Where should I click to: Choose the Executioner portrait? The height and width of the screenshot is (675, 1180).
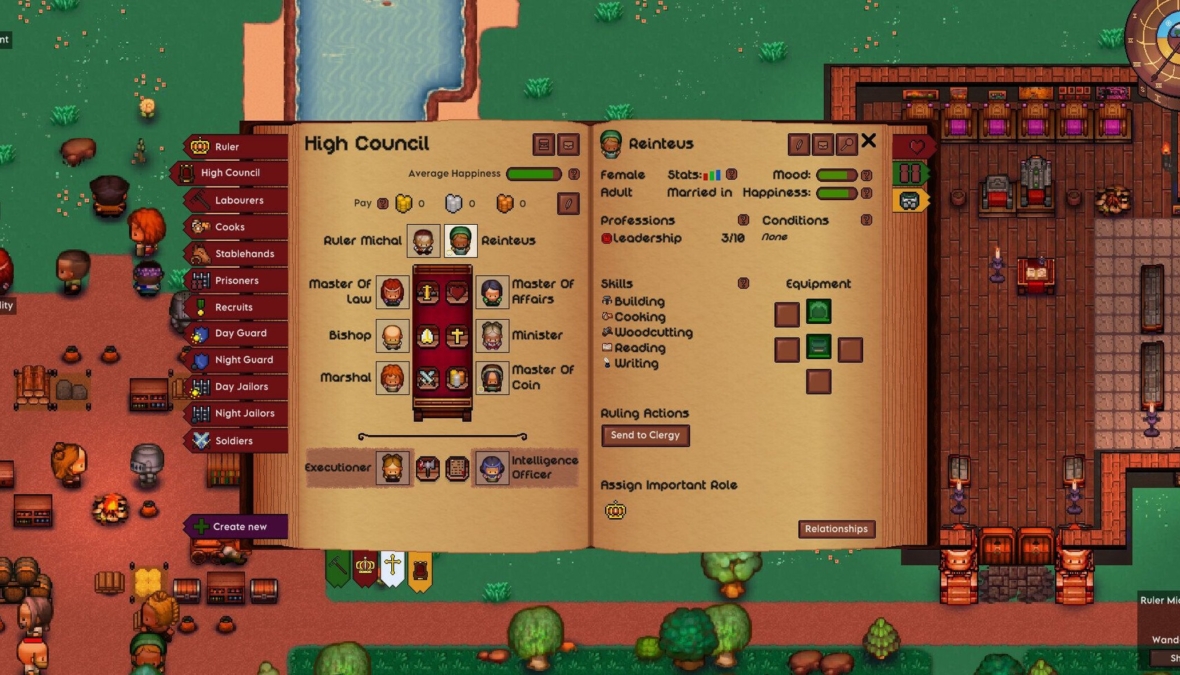coord(393,468)
